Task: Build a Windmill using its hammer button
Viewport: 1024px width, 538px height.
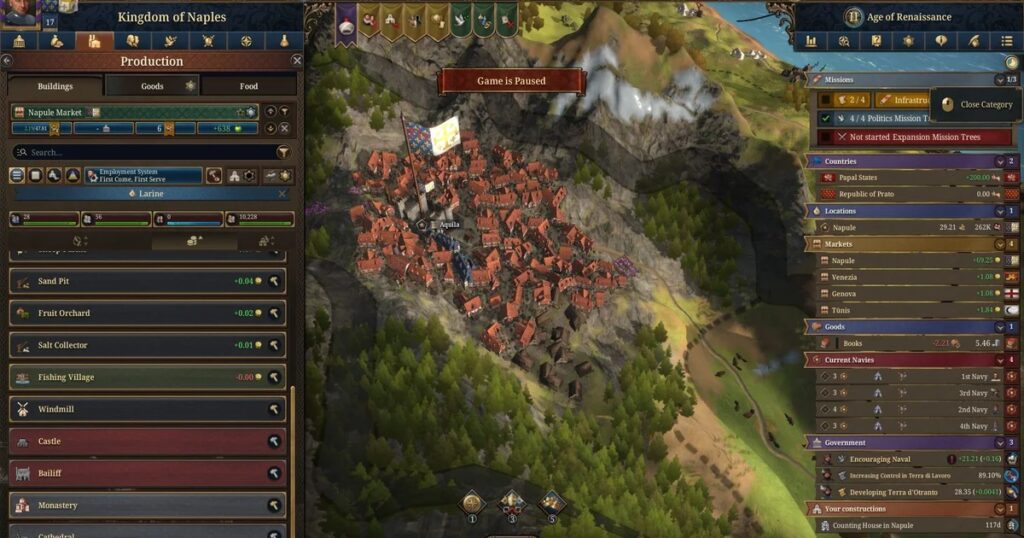Action: click(273, 410)
